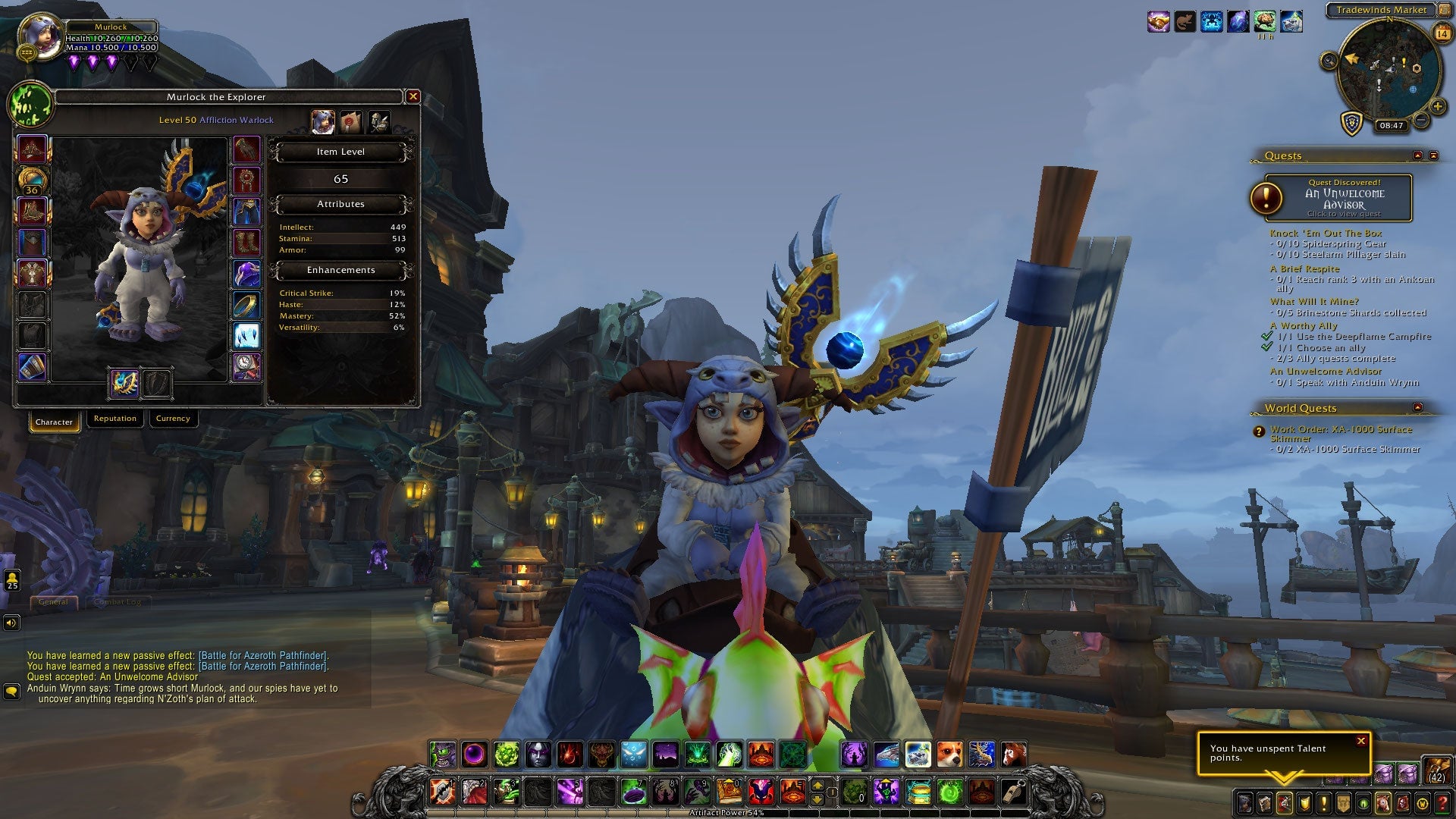Screen dimensions: 1456x819
Task: Select the head slot yeti costume item icon
Action: pos(32,149)
